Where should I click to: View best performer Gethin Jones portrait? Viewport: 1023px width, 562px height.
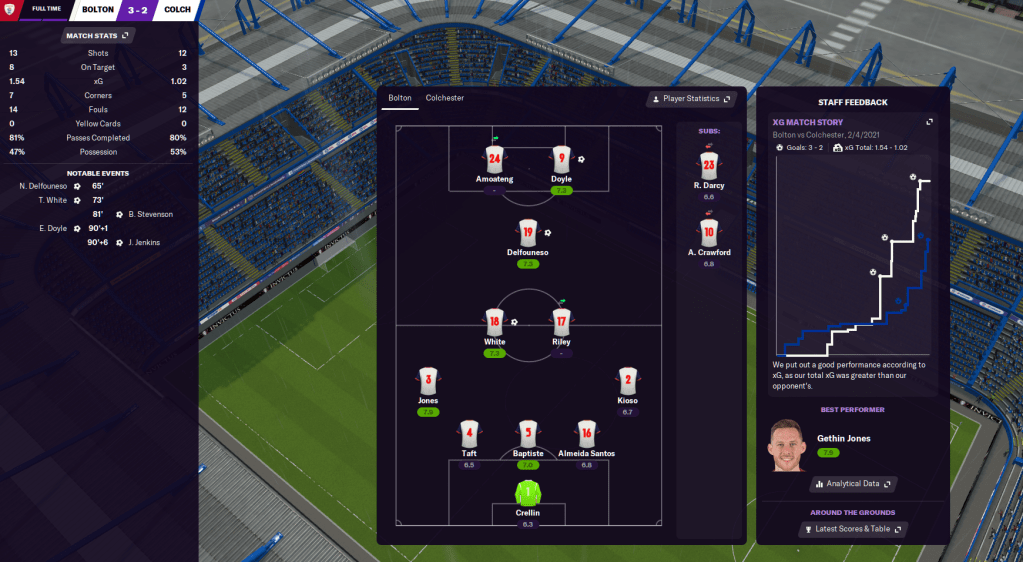point(787,444)
